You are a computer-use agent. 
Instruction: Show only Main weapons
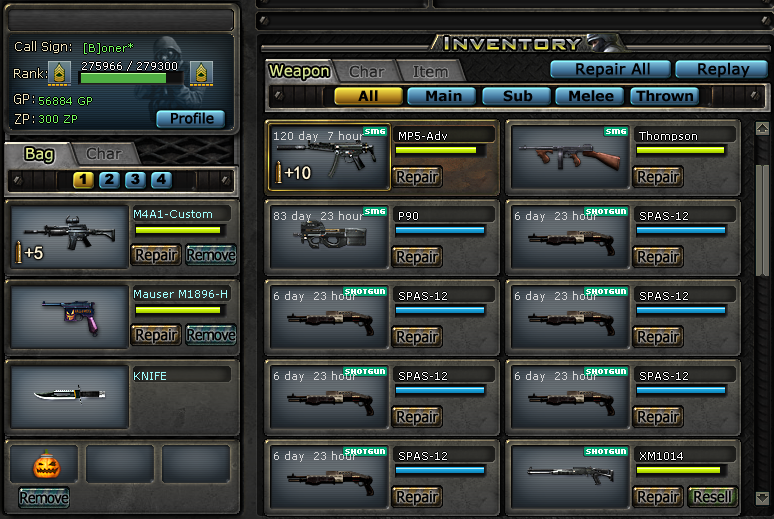[x=443, y=96]
